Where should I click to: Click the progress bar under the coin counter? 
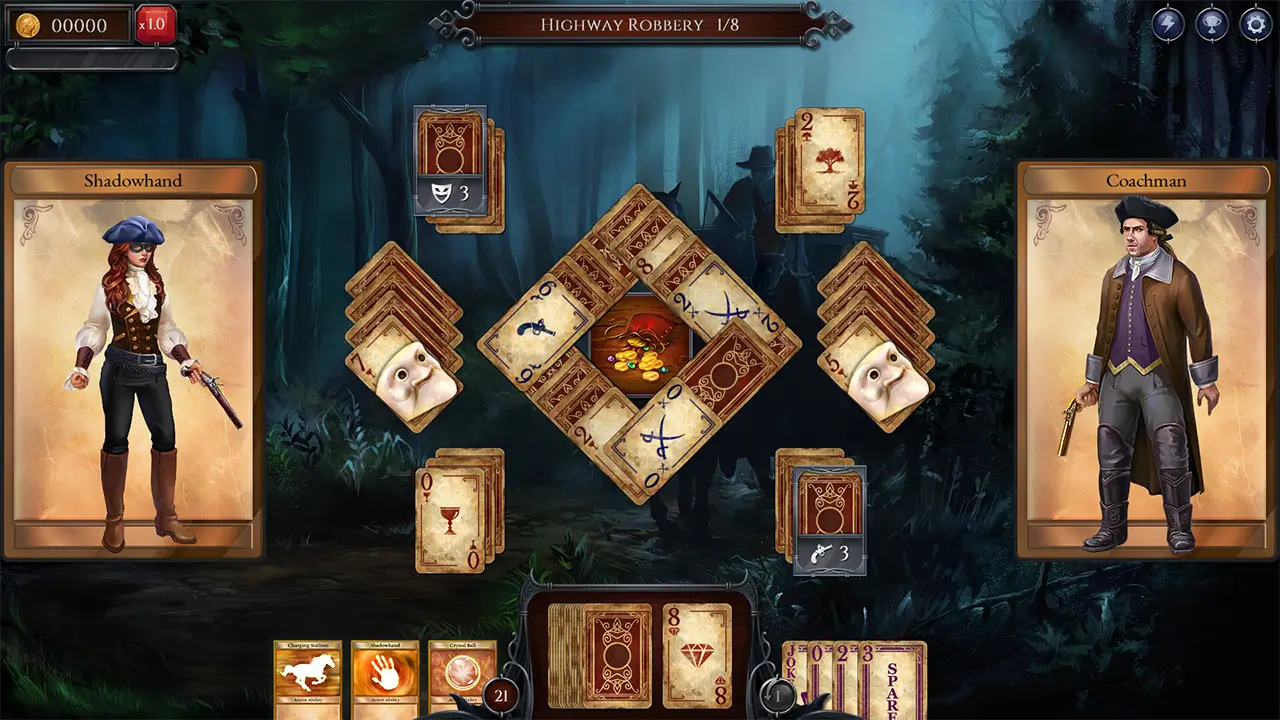pyautogui.click(x=90, y=60)
